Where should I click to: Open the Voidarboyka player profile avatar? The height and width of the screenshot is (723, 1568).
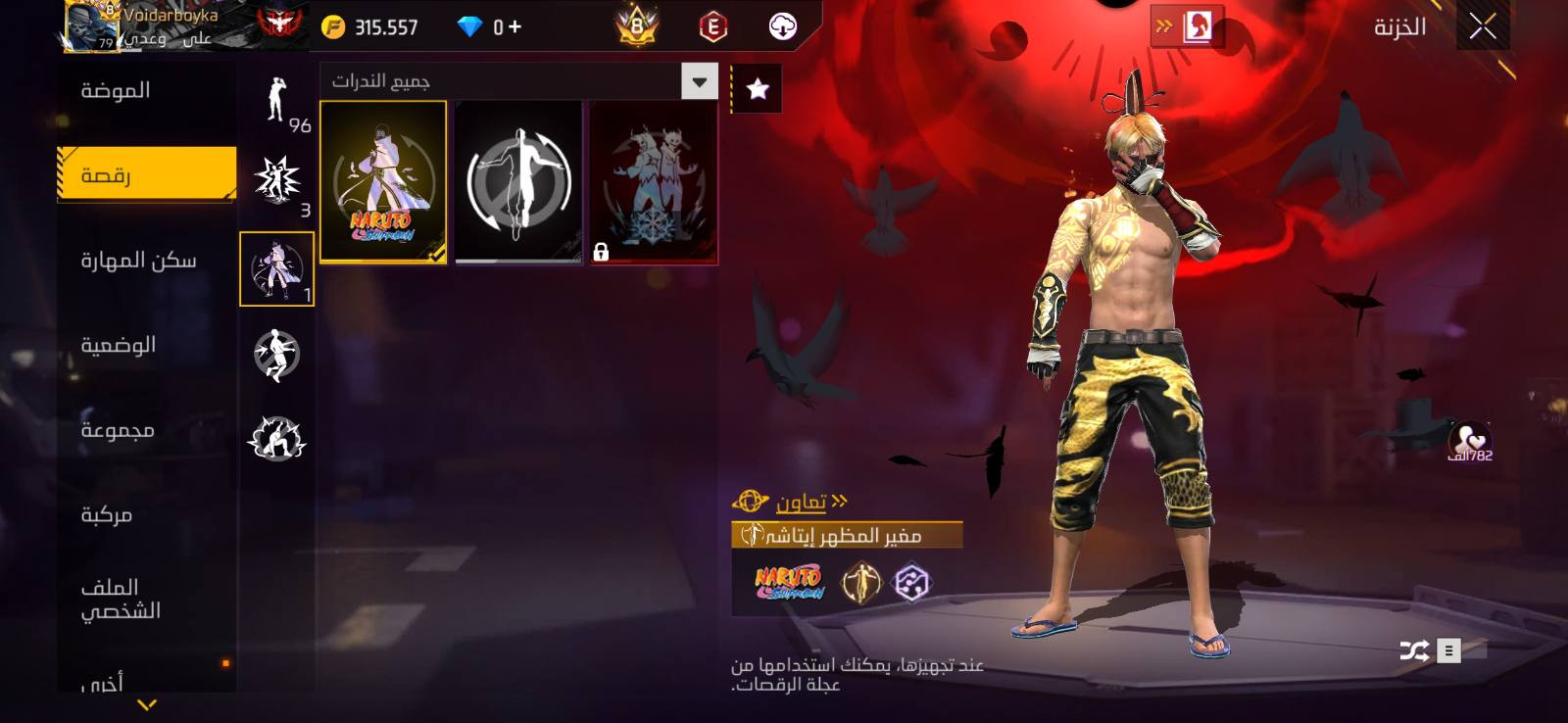91,25
